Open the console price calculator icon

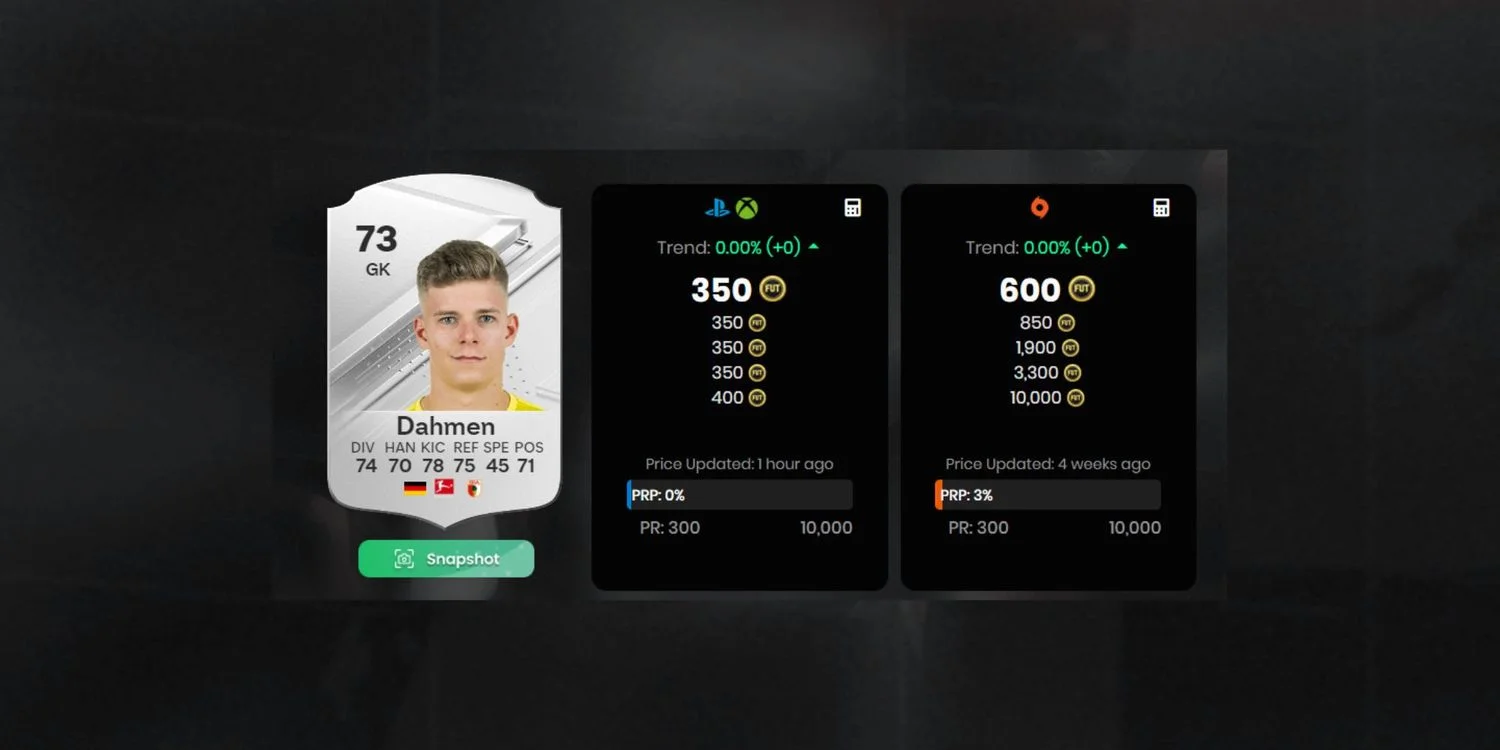point(852,208)
